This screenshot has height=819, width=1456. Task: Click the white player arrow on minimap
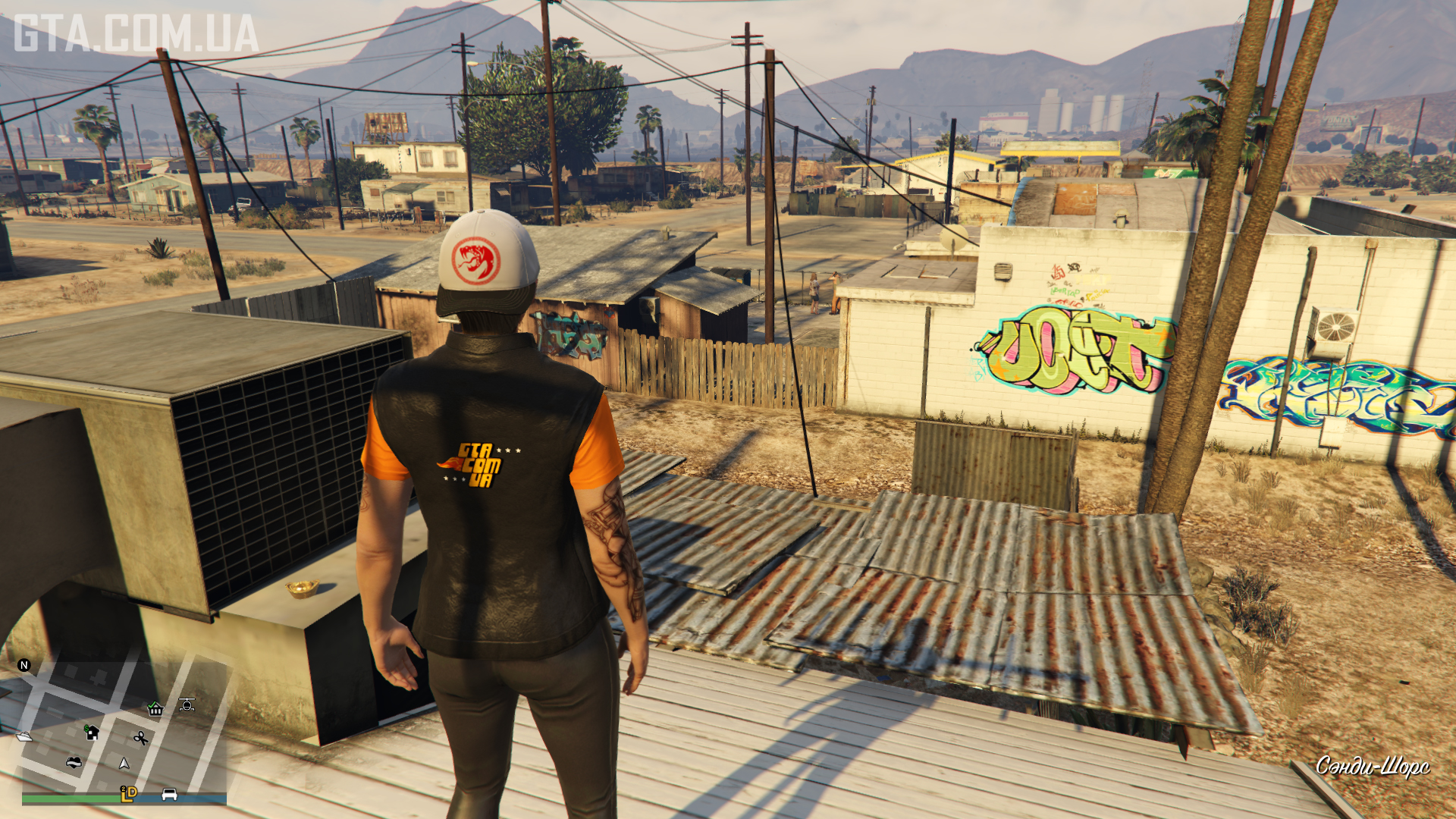(124, 763)
